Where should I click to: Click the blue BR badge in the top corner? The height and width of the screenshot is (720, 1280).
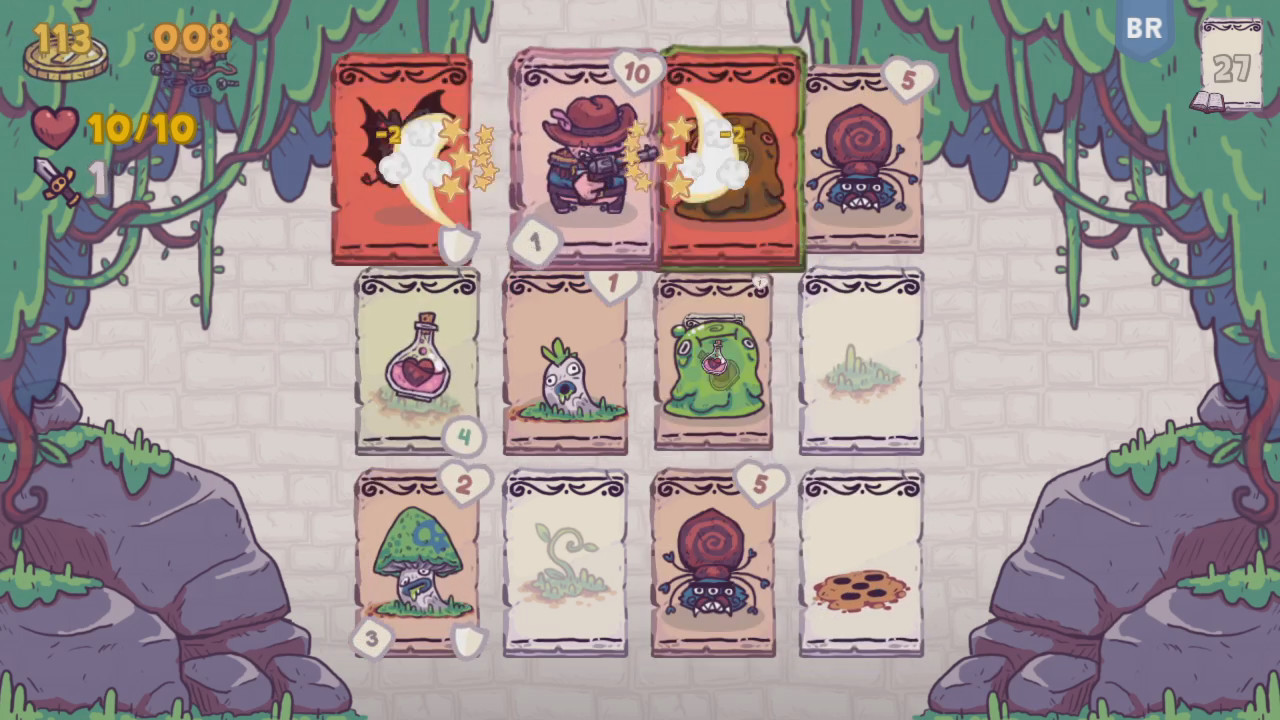[x=1144, y=28]
